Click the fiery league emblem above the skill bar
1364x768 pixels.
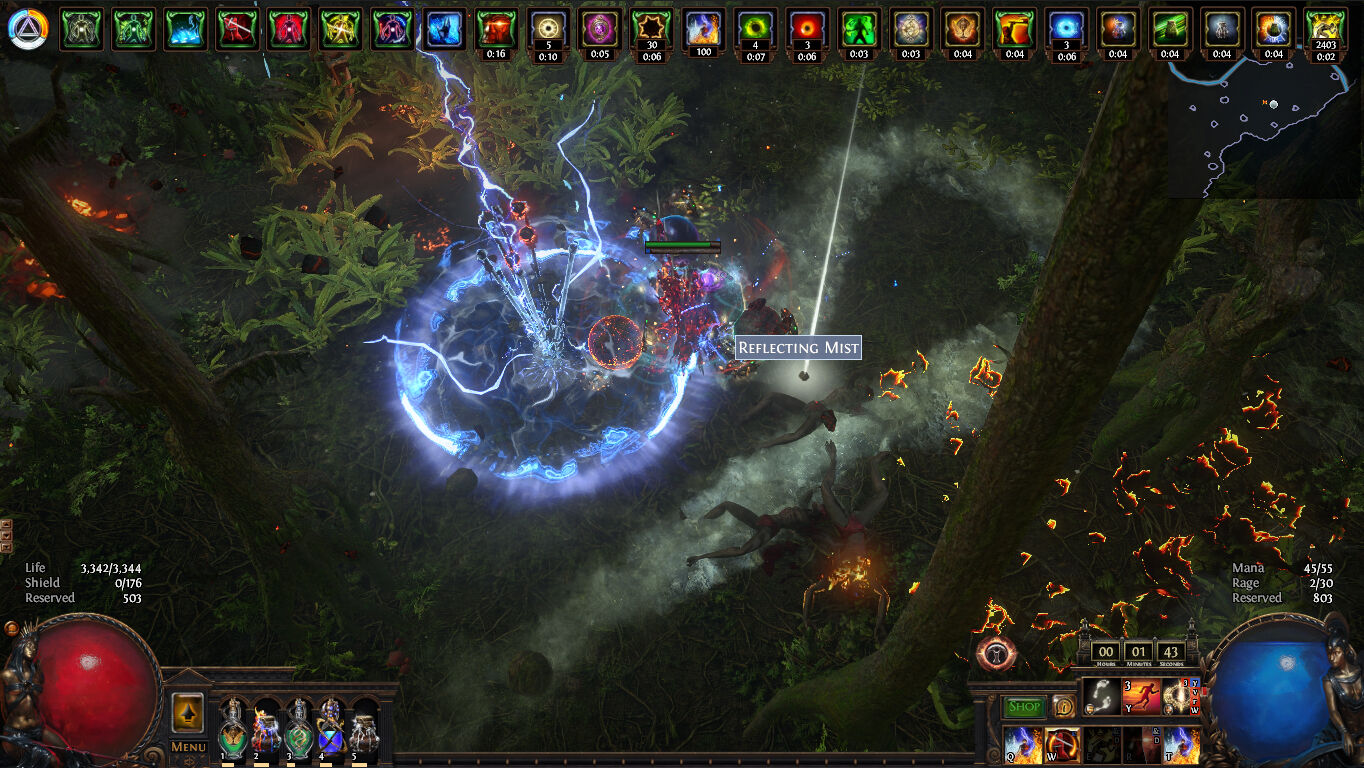click(x=994, y=652)
